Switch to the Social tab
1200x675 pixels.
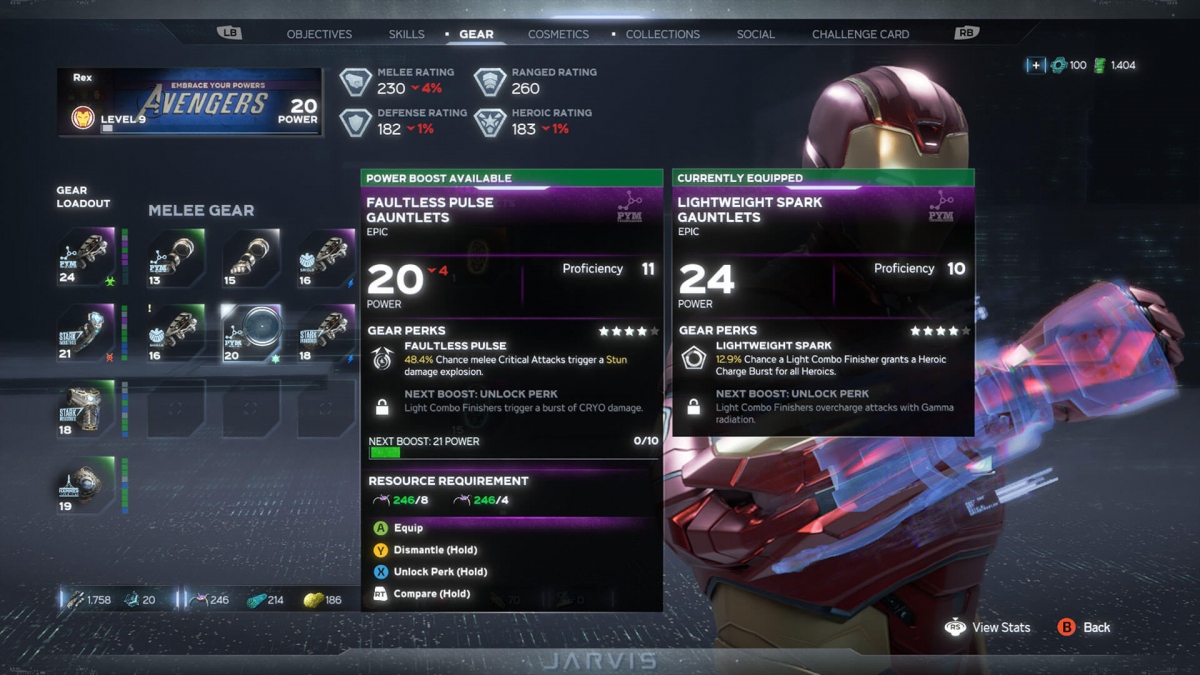(755, 34)
